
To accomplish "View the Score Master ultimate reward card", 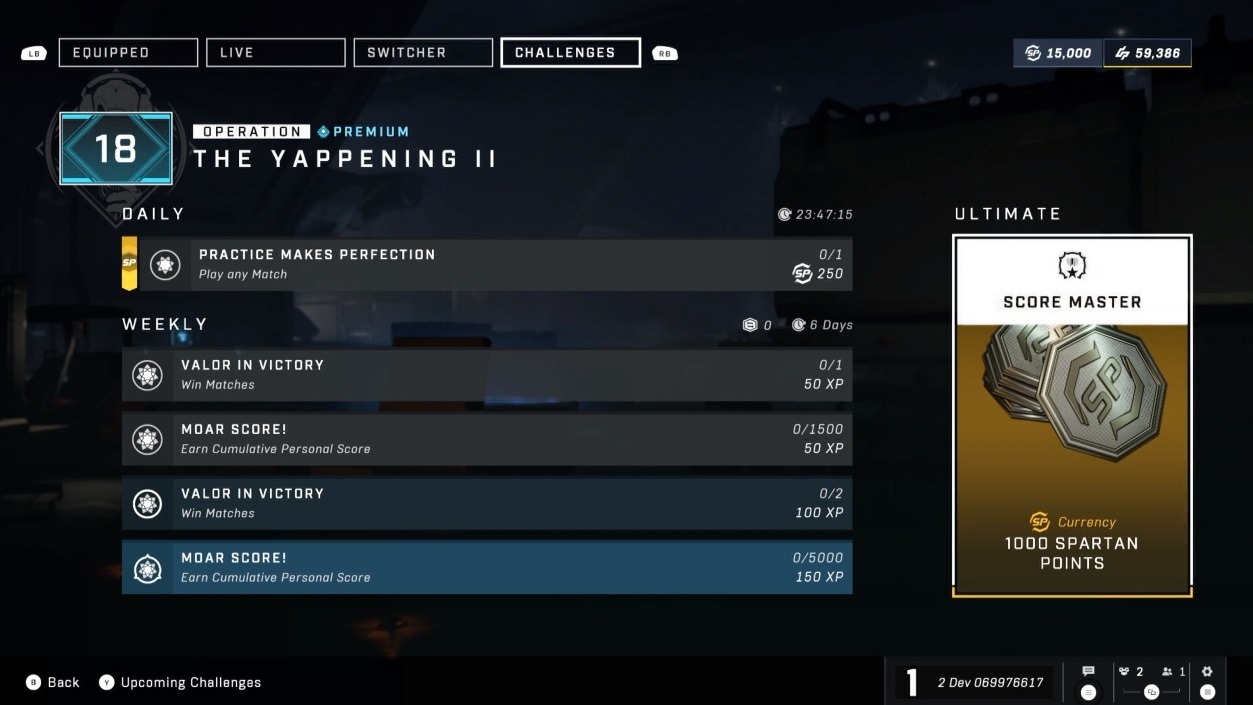I will coord(1072,415).
